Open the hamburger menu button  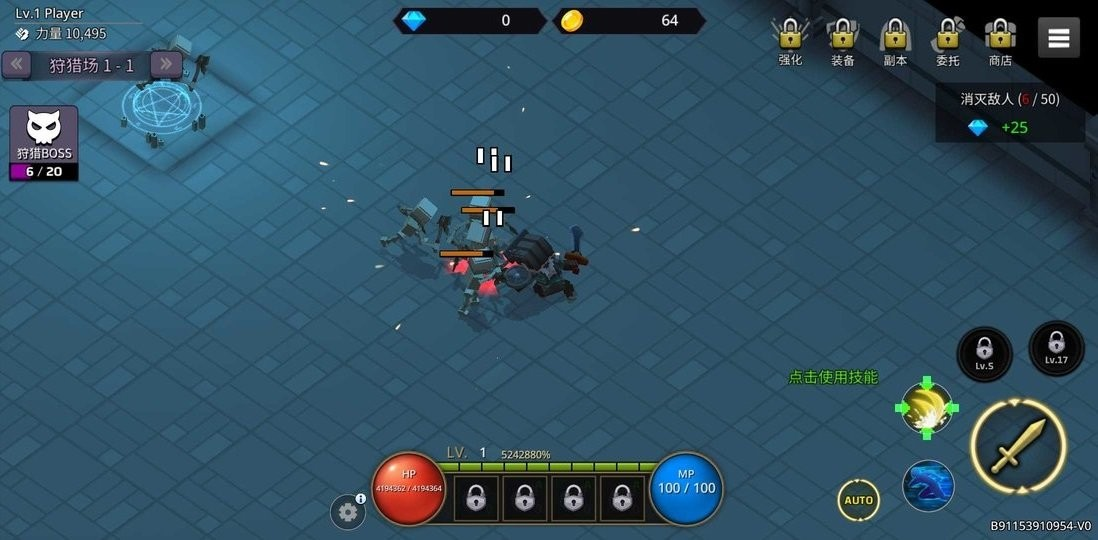pyautogui.click(x=1058, y=38)
